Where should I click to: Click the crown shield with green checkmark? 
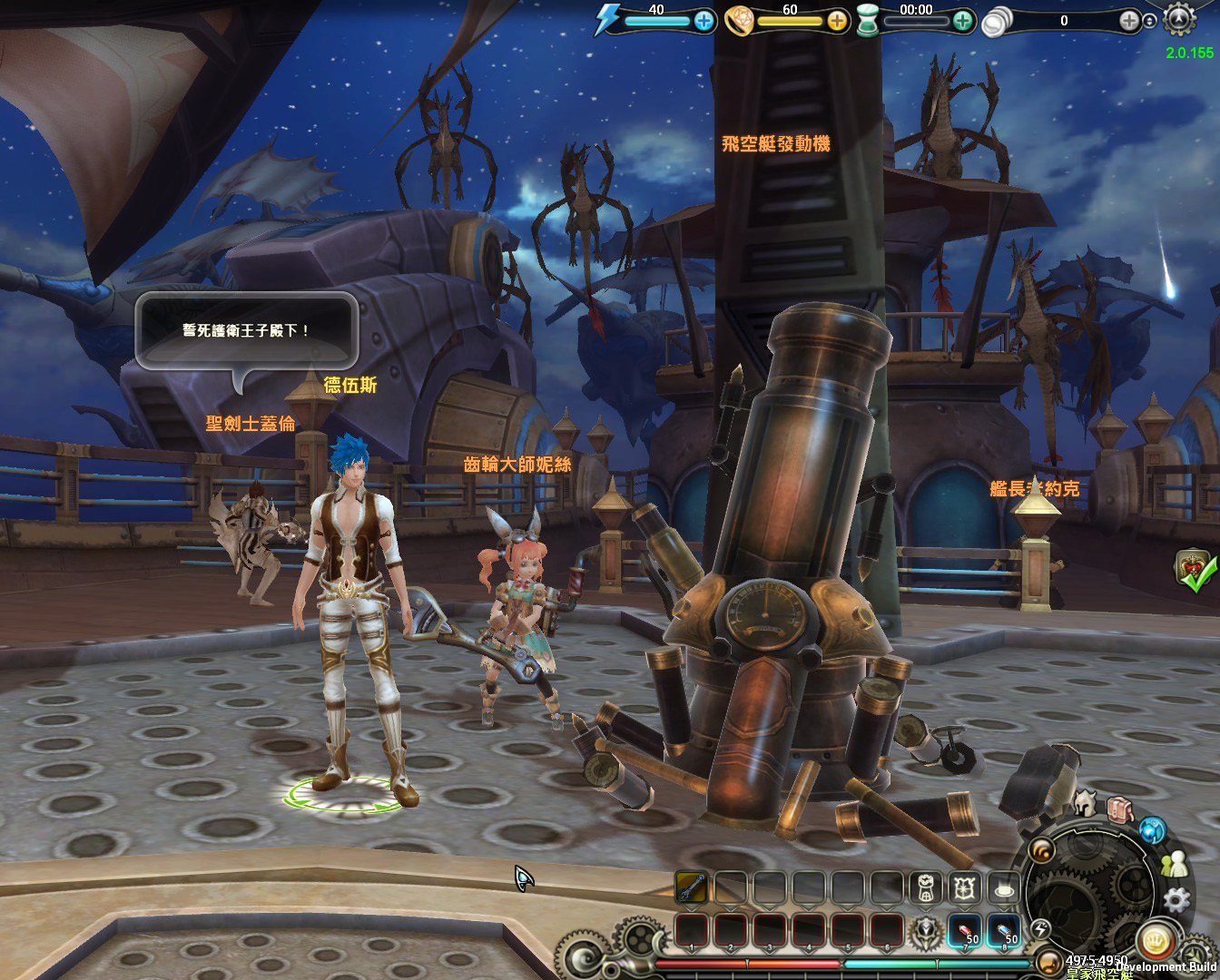pos(1195,569)
